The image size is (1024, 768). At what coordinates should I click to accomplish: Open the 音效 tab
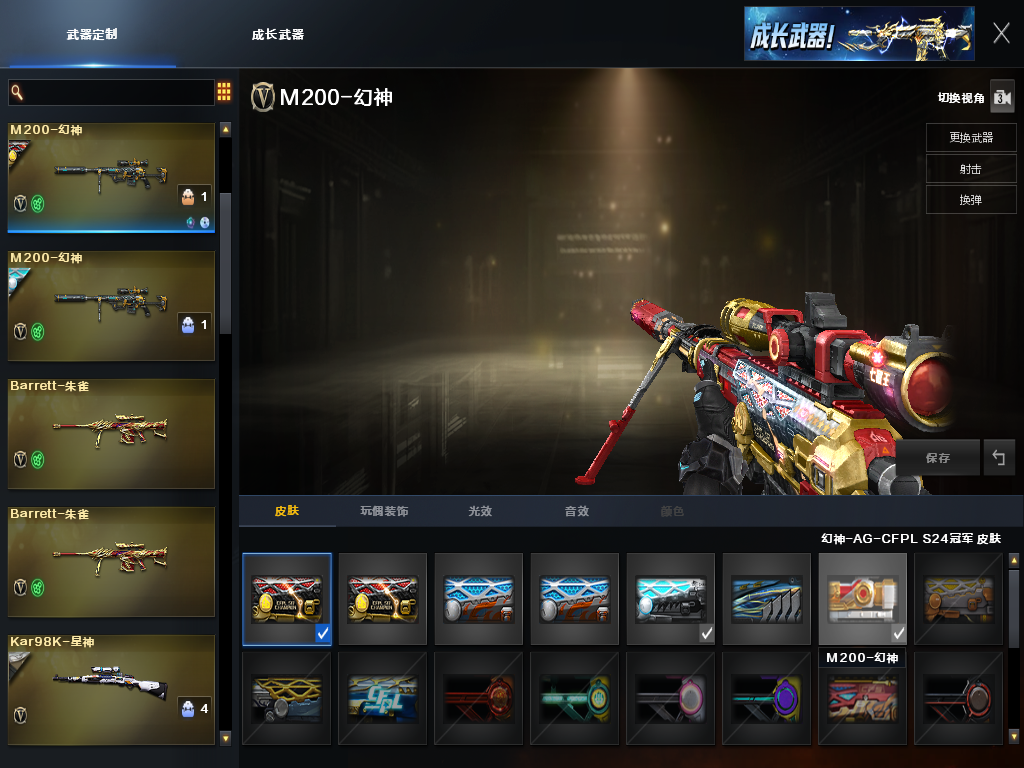click(576, 511)
